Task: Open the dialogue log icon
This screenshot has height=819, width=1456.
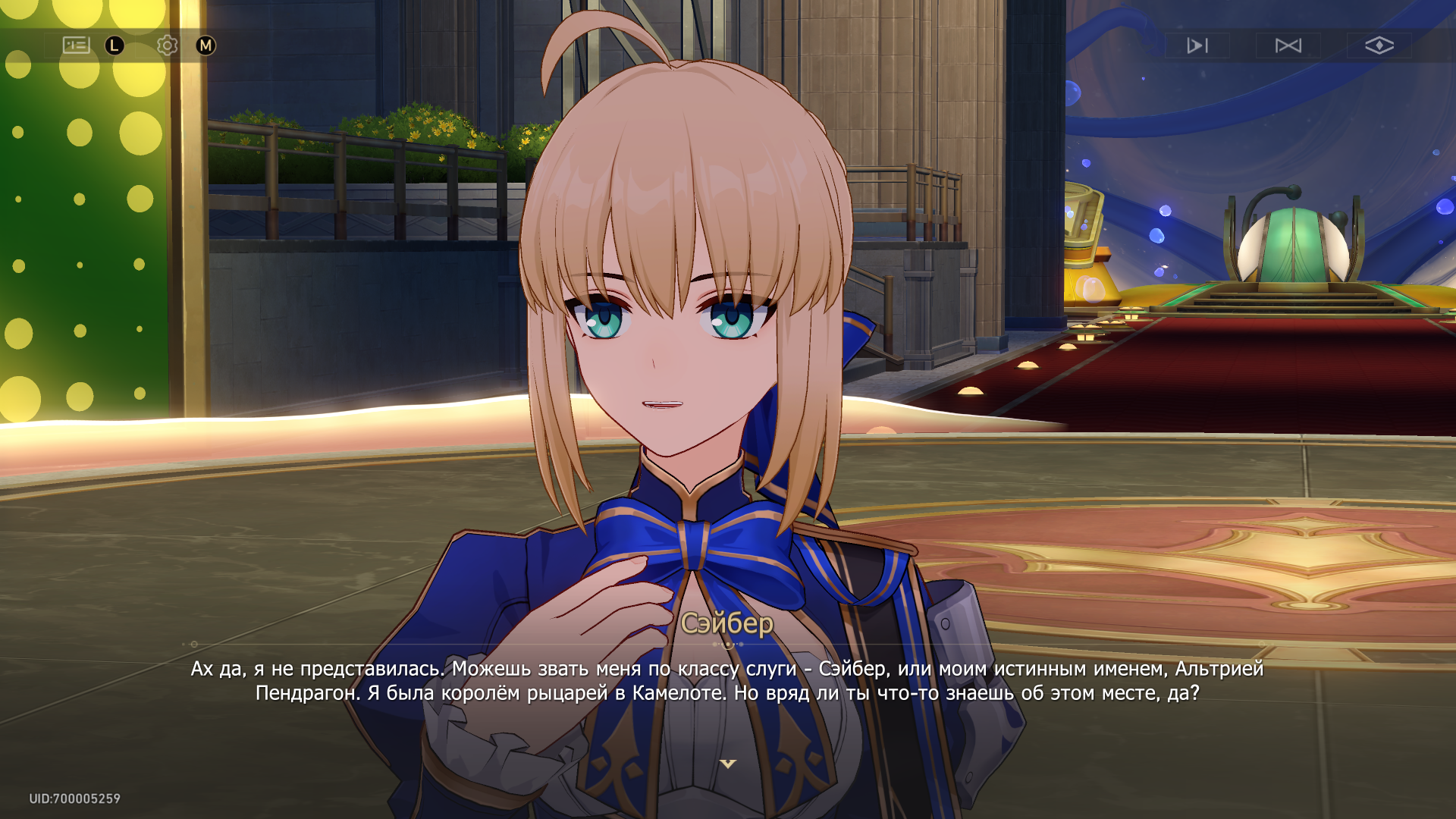Action: 76,45
